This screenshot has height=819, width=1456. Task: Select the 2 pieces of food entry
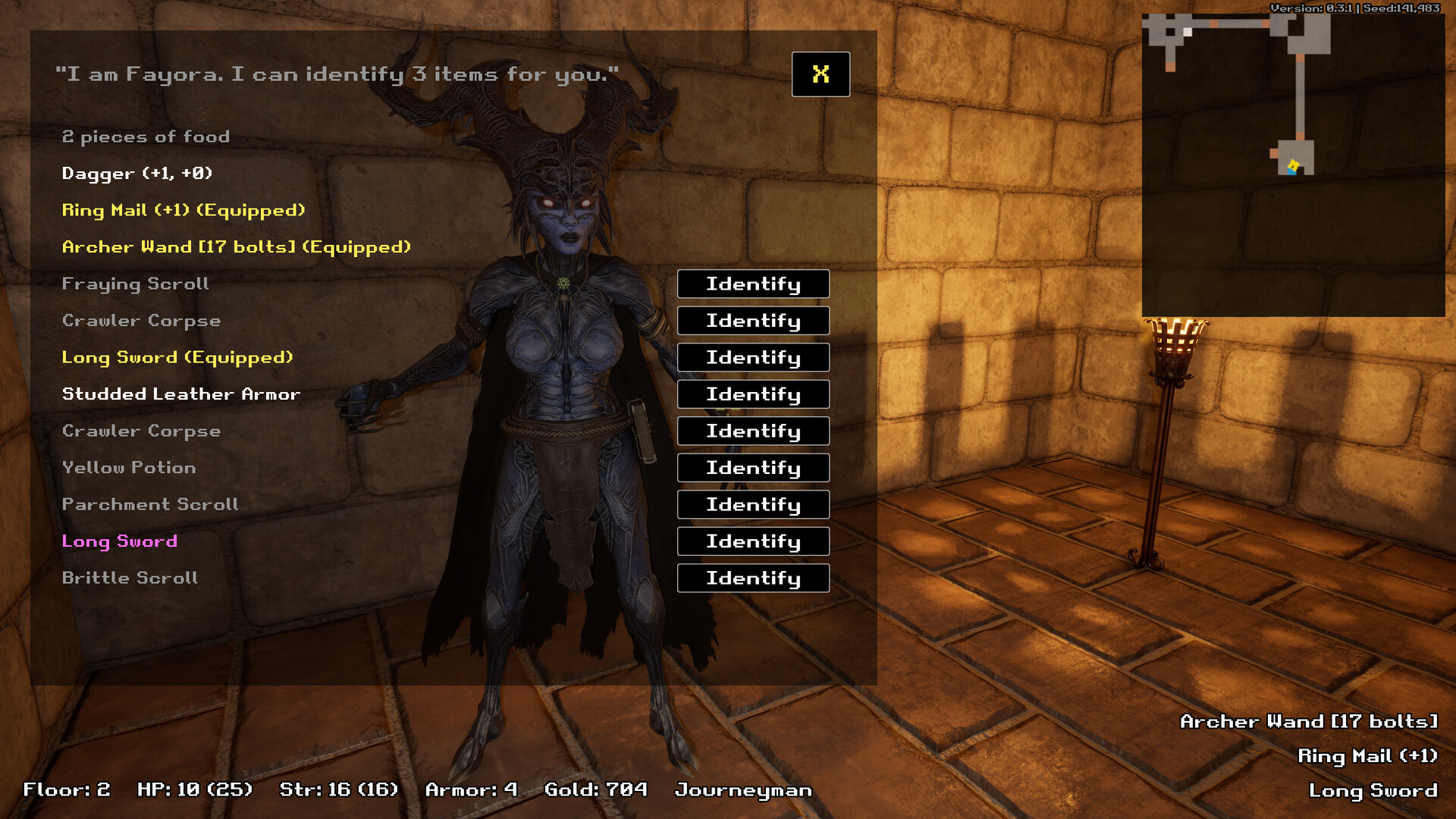146,136
